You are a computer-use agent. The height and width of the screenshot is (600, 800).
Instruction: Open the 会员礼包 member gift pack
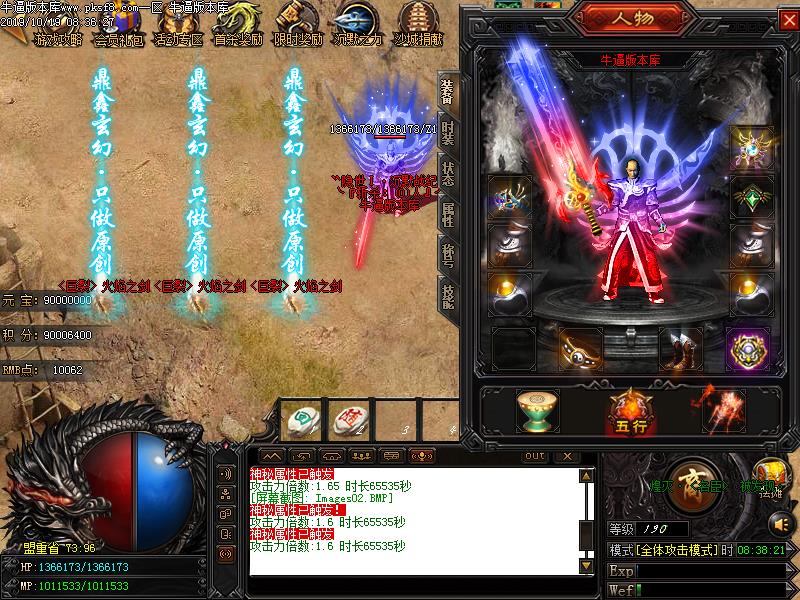coord(117,24)
